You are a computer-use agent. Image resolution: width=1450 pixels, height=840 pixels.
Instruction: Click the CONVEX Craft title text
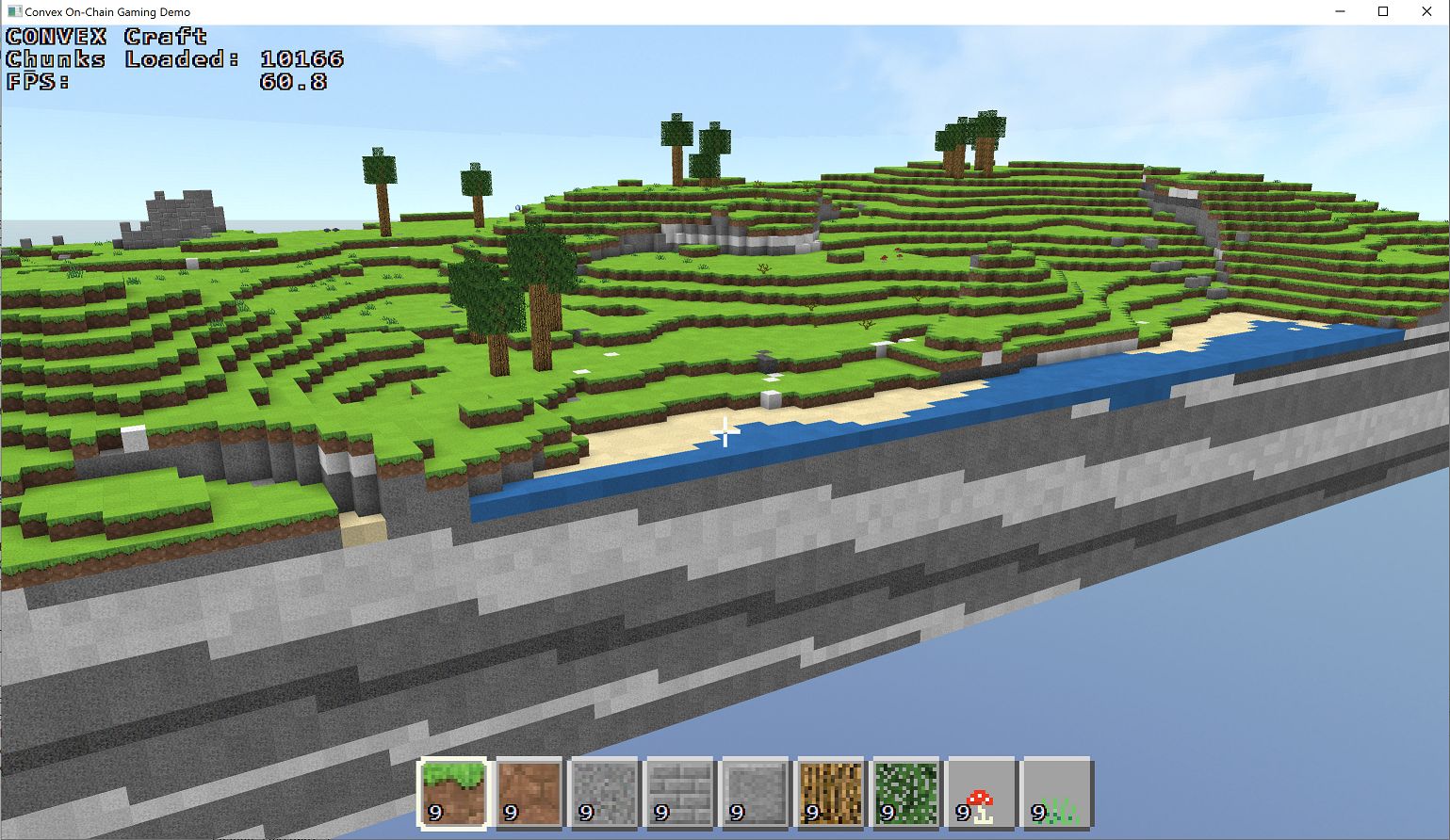coord(106,36)
